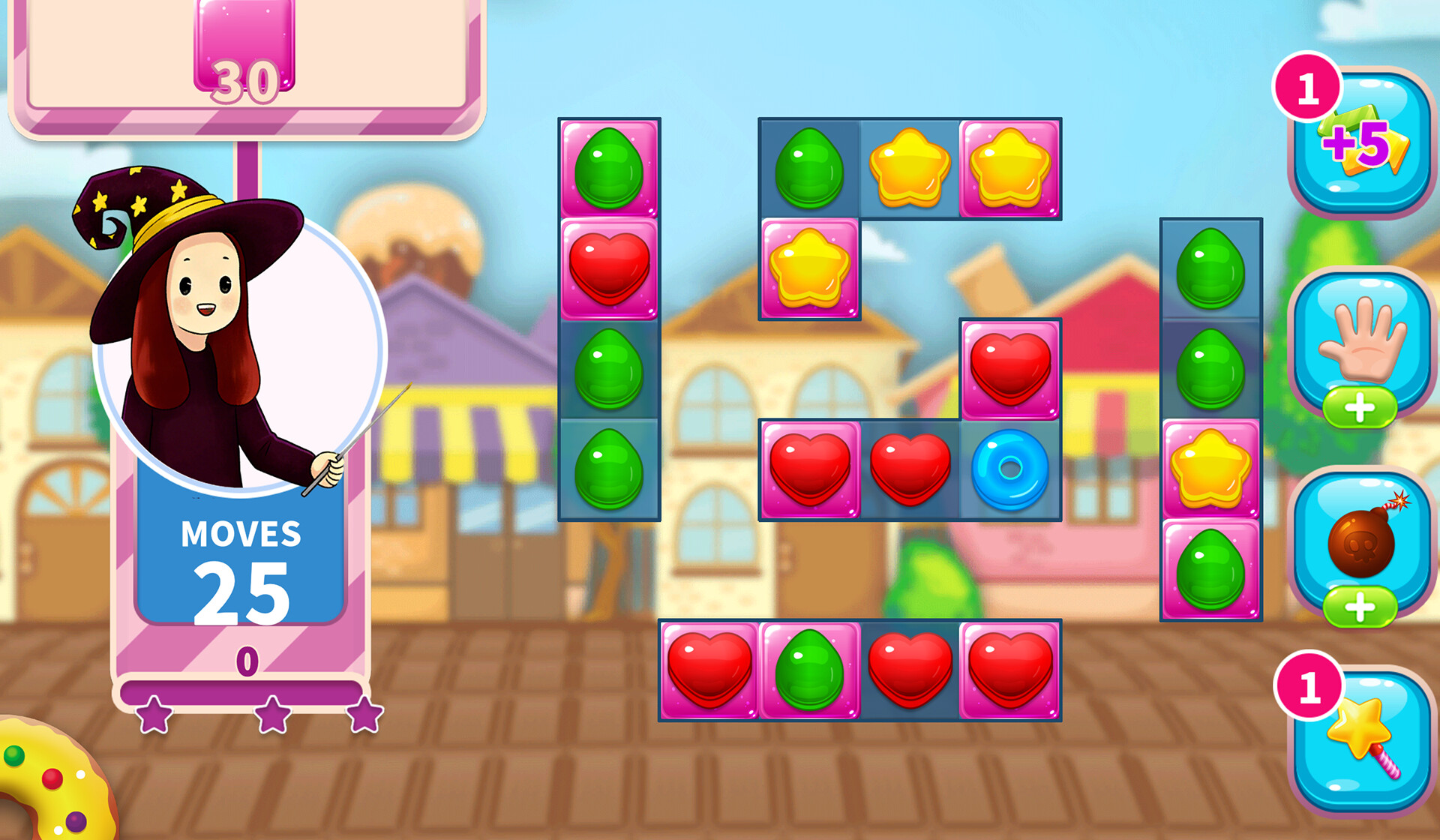Click the rightmost star under the score bar

[365, 716]
